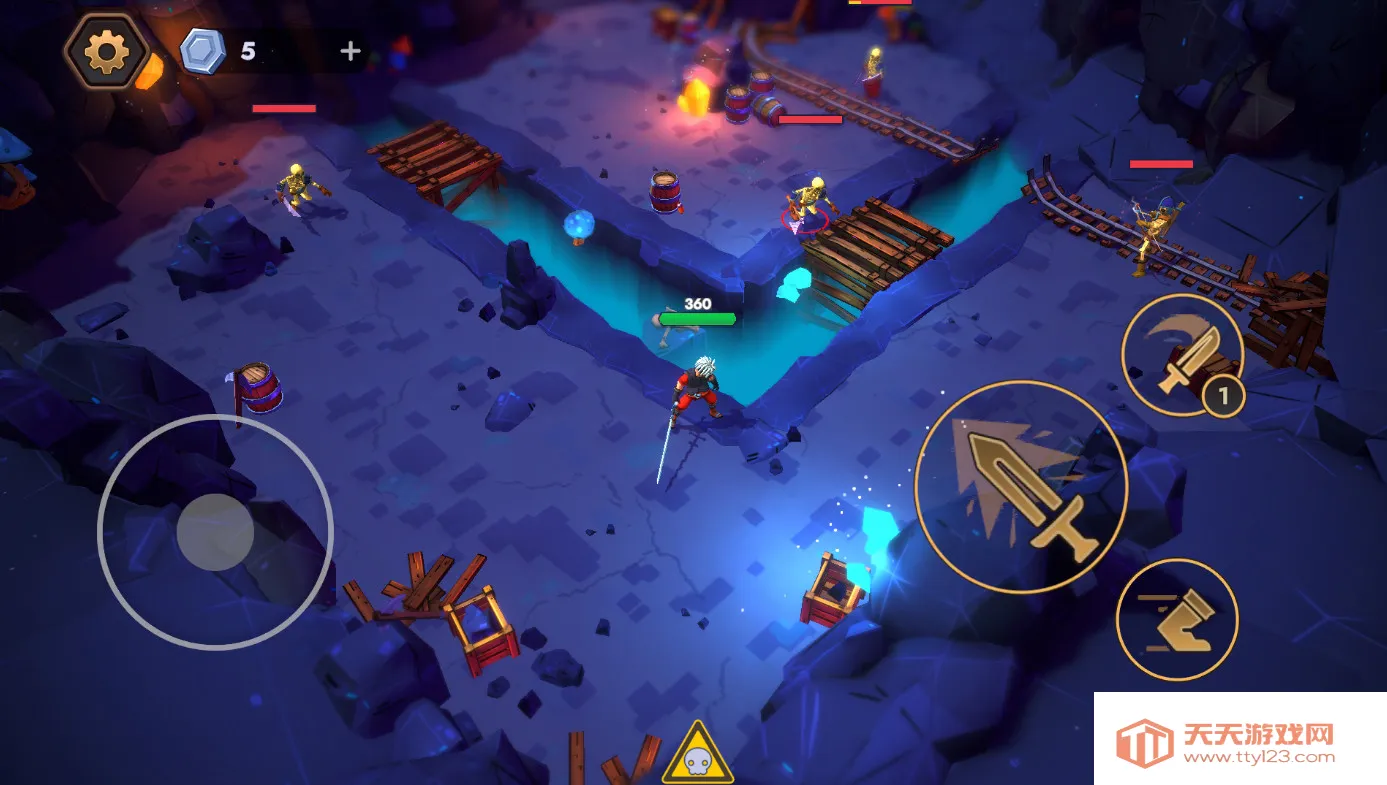Click the silver coin currency icon
Image resolution: width=1387 pixels, height=785 pixels.
click(203, 51)
